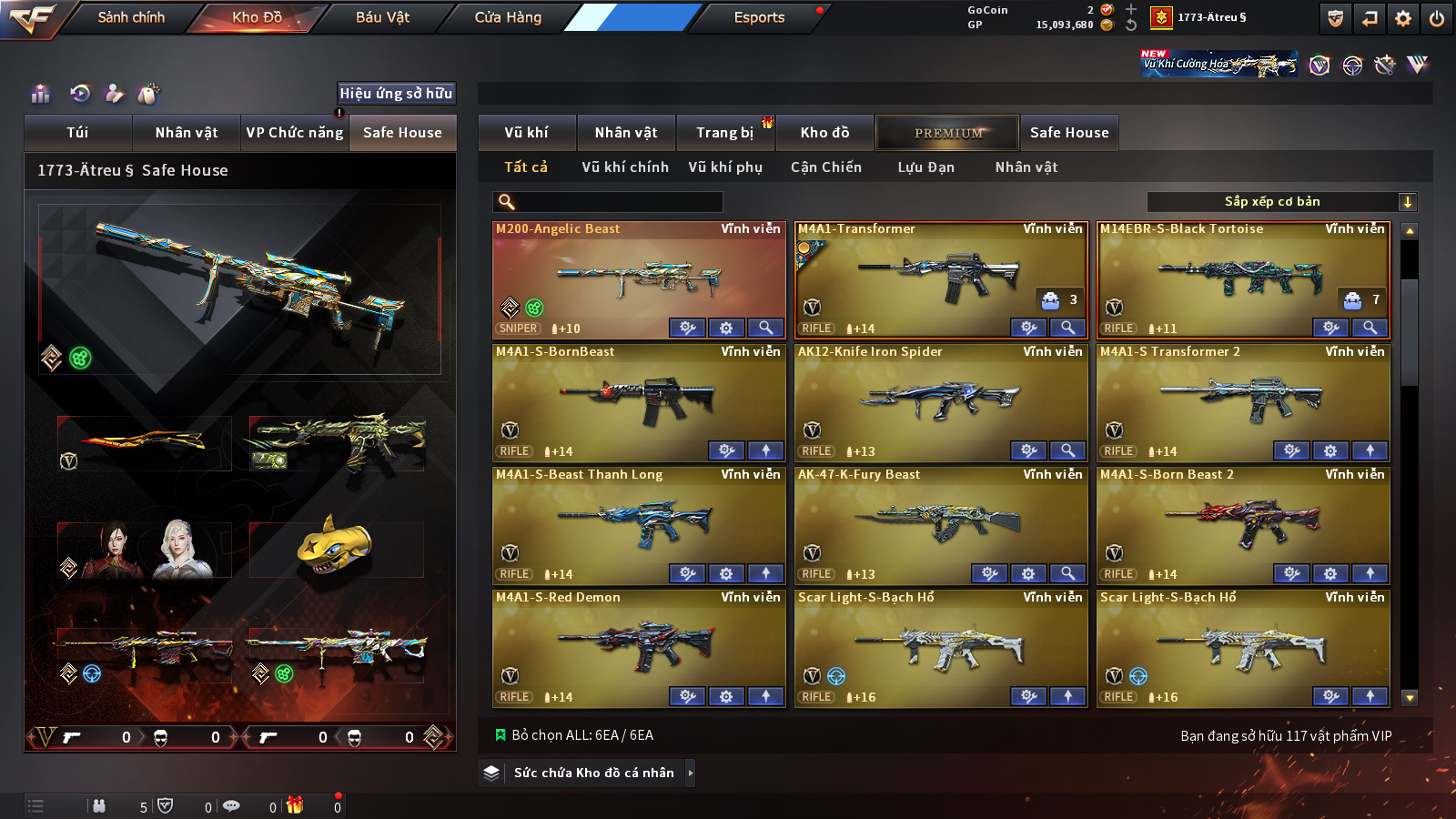Click the power exit button
The width and height of the screenshot is (1456, 819).
[1437, 18]
